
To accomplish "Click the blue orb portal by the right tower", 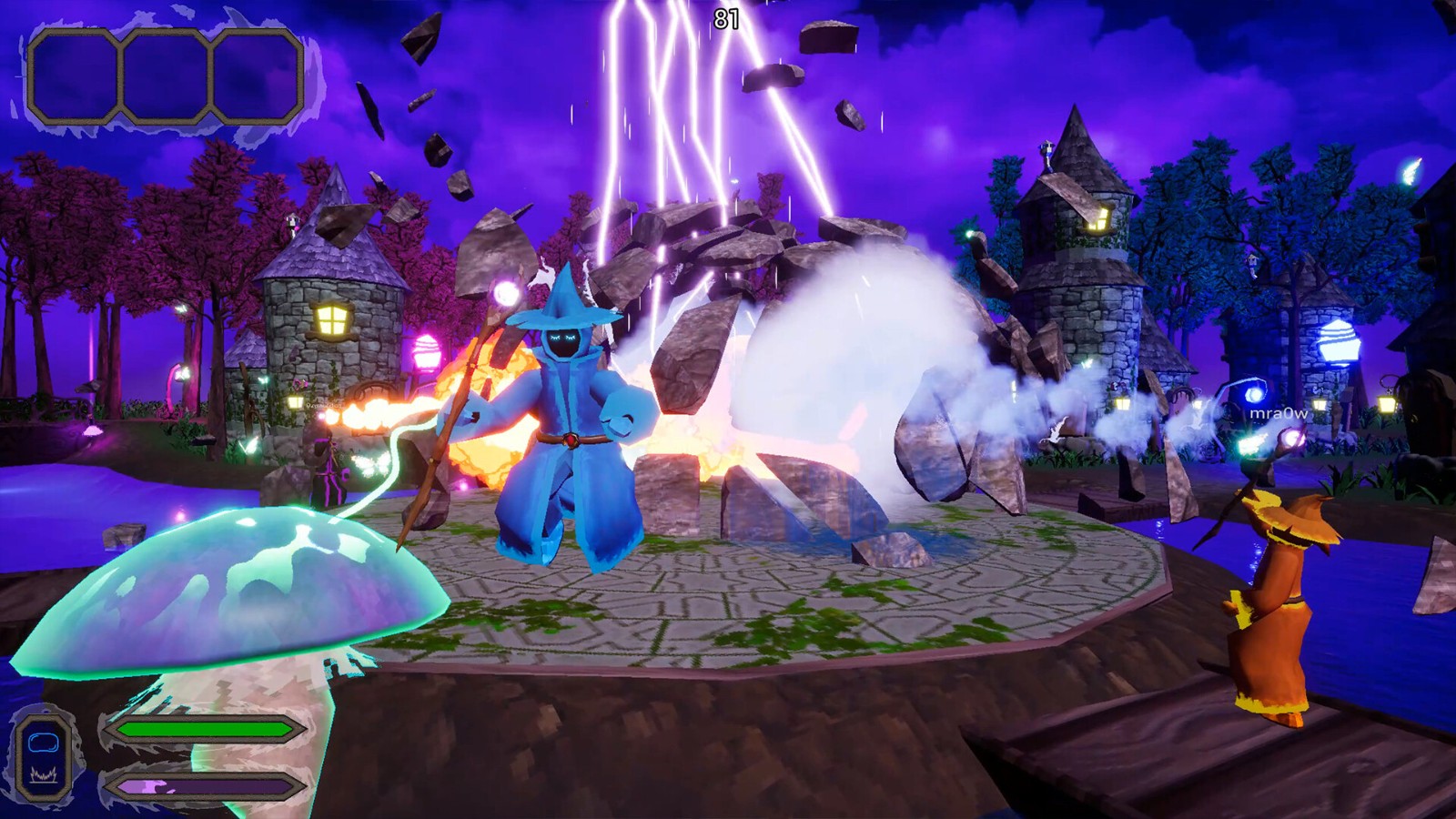I will pyautogui.click(x=1254, y=393).
